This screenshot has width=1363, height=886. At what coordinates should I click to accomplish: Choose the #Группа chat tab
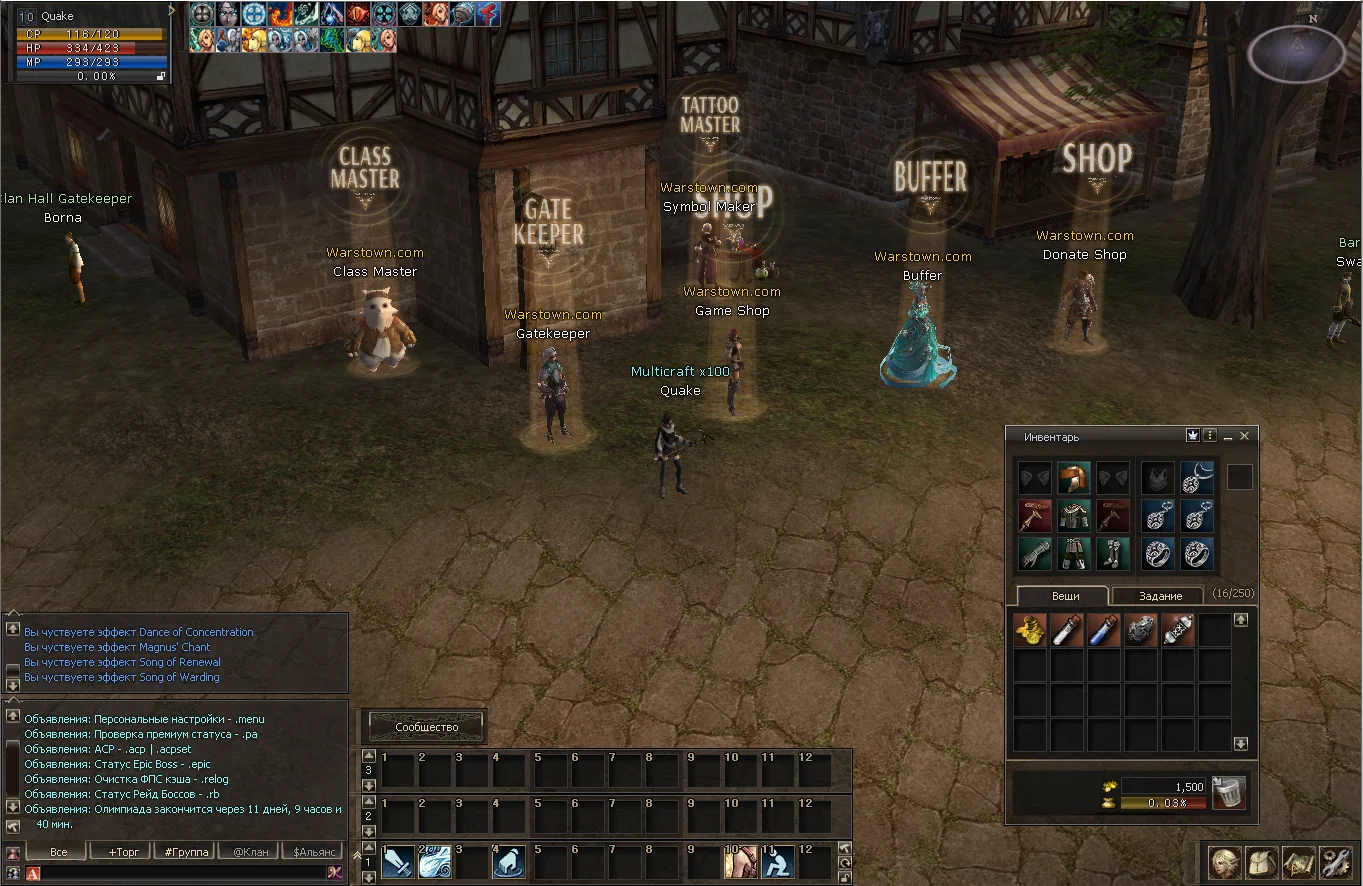click(x=187, y=852)
